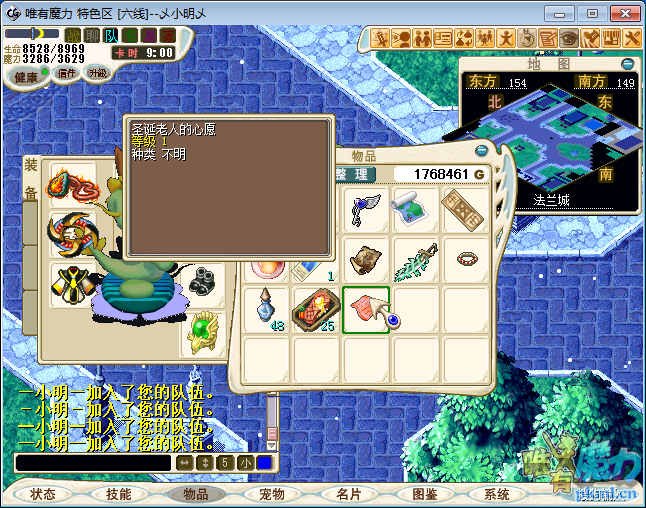646x508 pixels.
Task: Open the 宠物 pets menu
Action: tap(272, 494)
